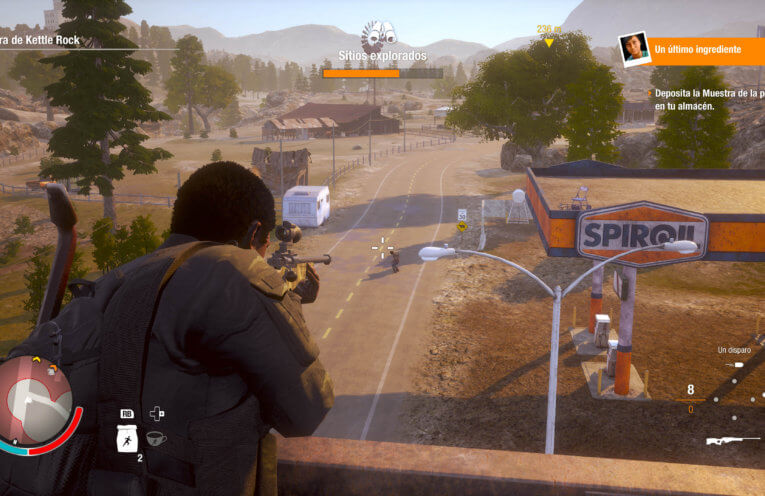Viewport: 765px width, 496px height.
Task: Open the "Un último ingrediente" mission tracker
Action: tap(697, 48)
